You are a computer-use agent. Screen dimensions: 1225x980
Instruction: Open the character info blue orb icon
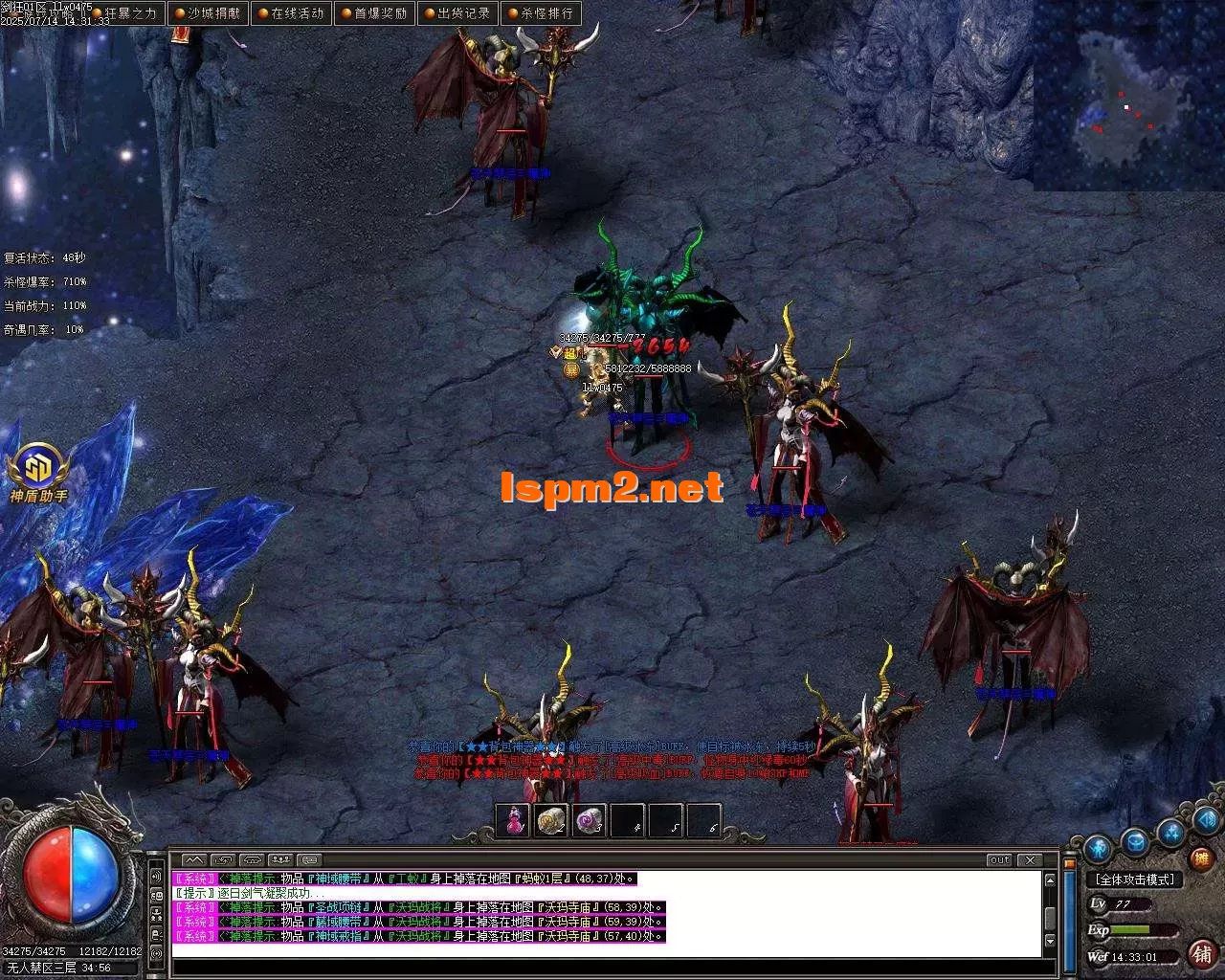pyautogui.click(x=1099, y=850)
